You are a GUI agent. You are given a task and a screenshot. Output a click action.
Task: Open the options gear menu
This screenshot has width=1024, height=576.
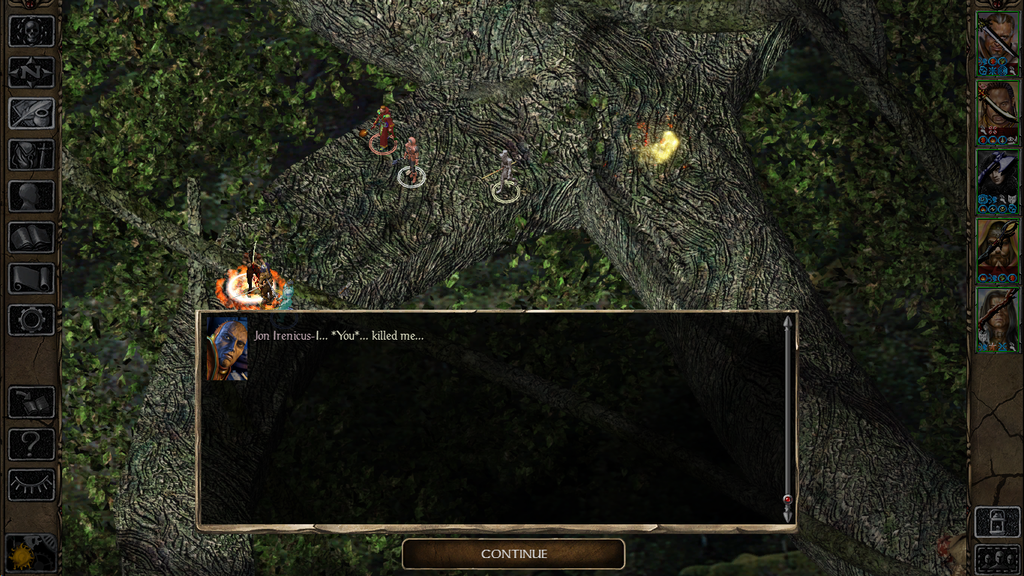tap(31, 320)
